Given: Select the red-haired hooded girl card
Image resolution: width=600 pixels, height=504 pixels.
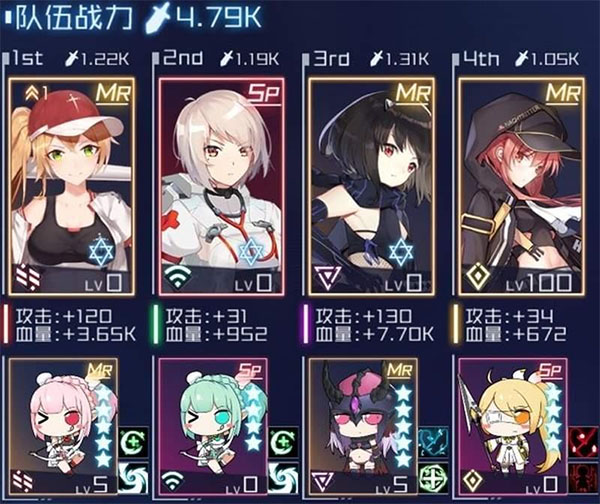Looking at the screenshot, I should click(520, 185).
